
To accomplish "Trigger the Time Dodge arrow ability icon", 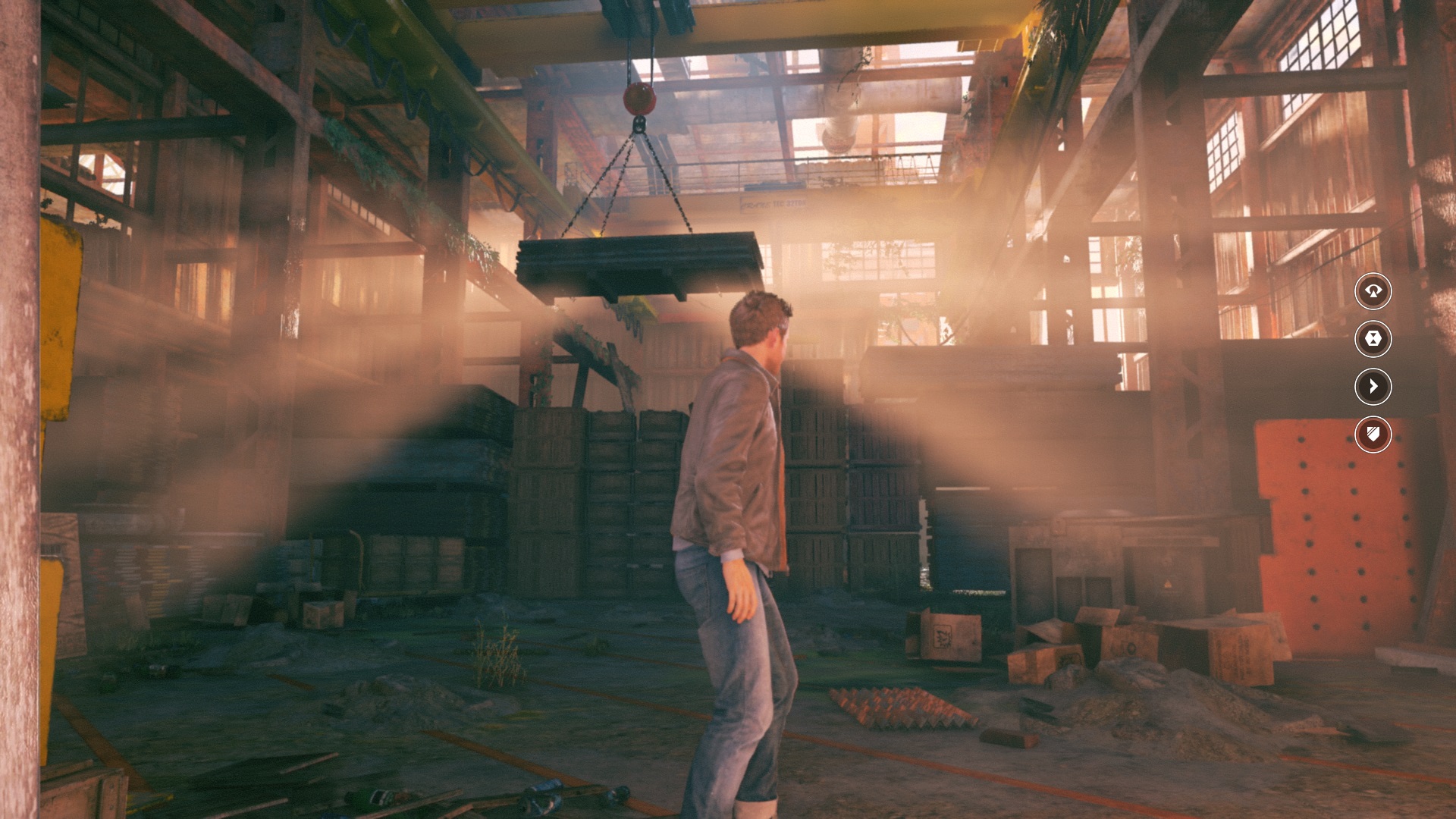I will (1373, 387).
